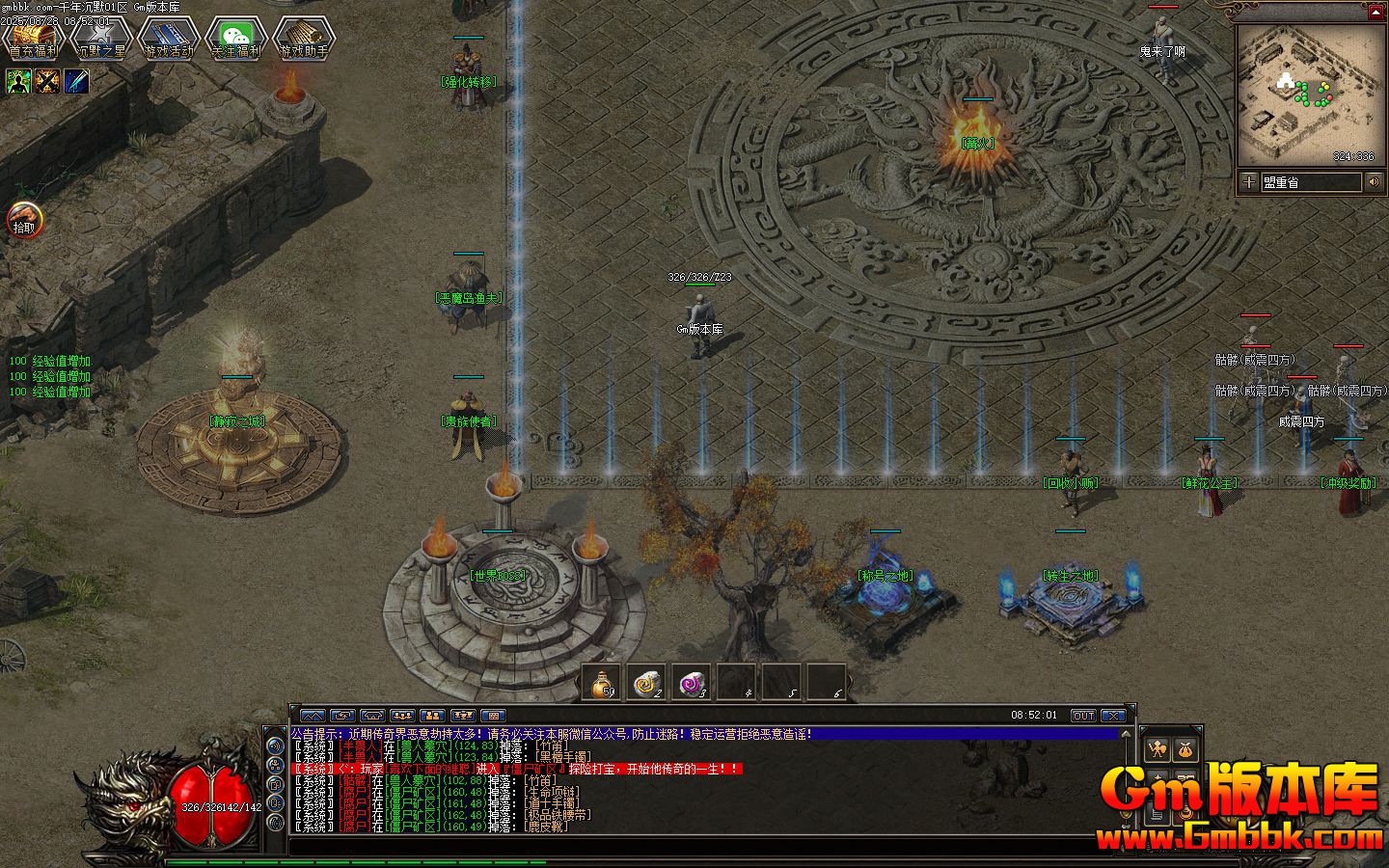Click the crossed swords buff icon
1389x868 pixels.
pos(47,82)
